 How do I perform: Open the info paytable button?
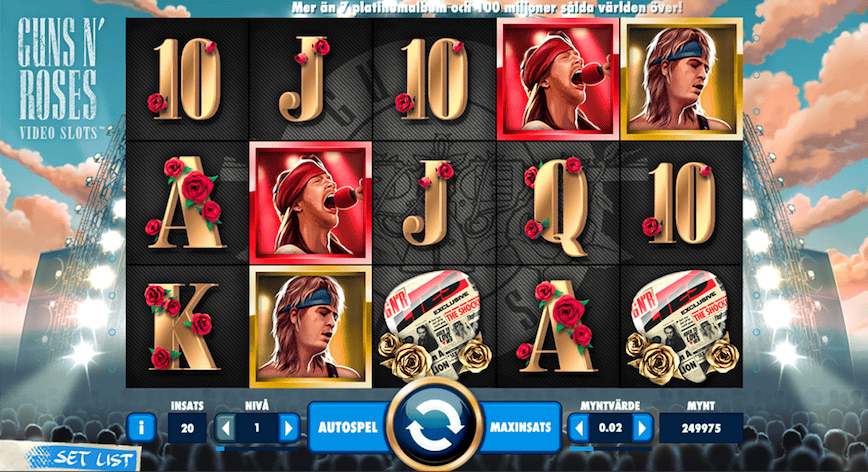tap(141, 428)
